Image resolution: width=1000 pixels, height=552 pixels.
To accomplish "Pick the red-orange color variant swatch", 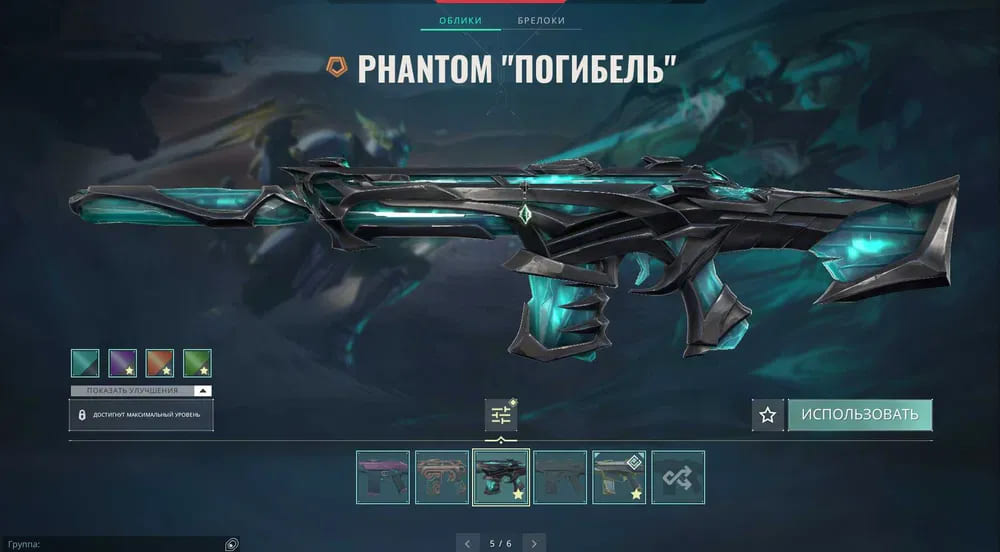I will (160, 362).
